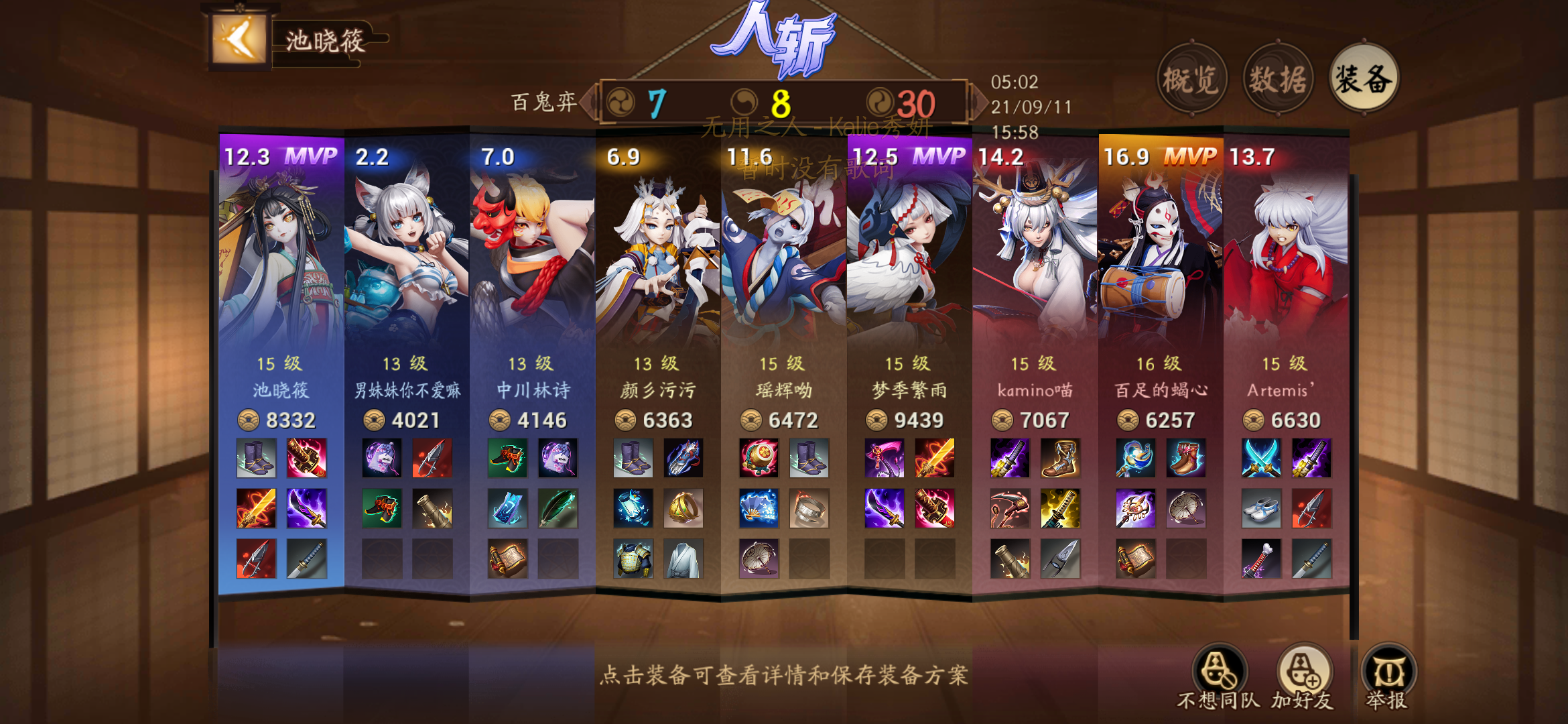Image resolution: width=1568 pixels, height=724 pixels.
Task: Click Artemis' white shoes equipment icon
Action: pyautogui.click(x=1262, y=509)
